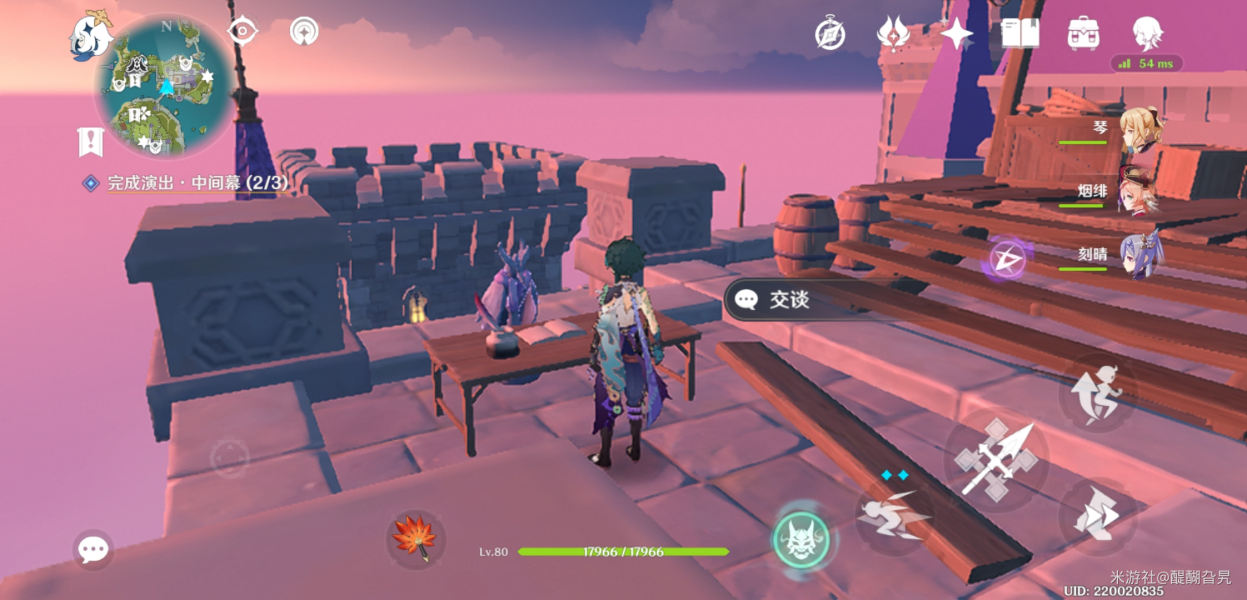Open the quest log exclamation icon
1247x600 pixels.
[x=90, y=142]
